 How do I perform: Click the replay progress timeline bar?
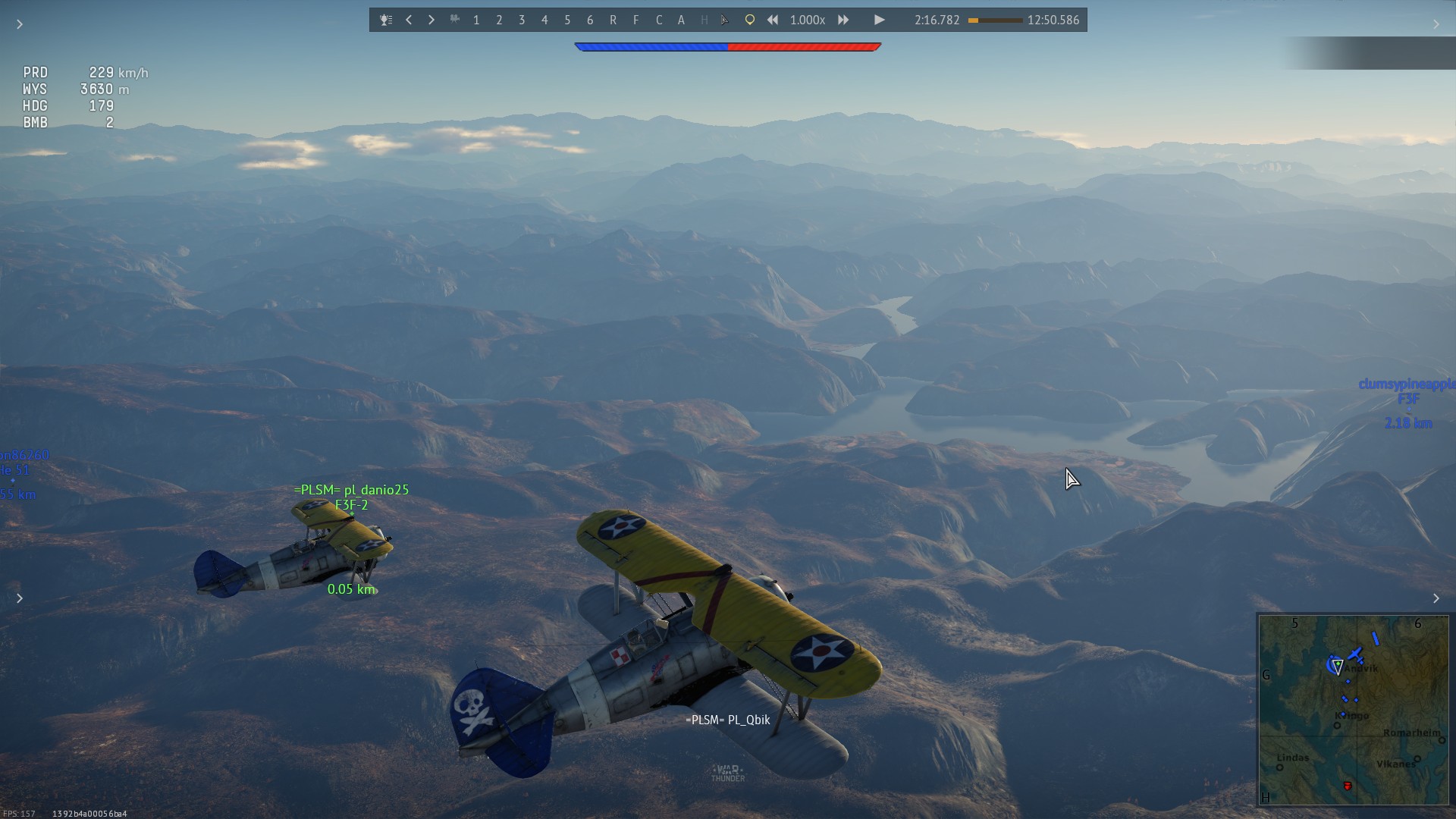click(x=995, y=20)
